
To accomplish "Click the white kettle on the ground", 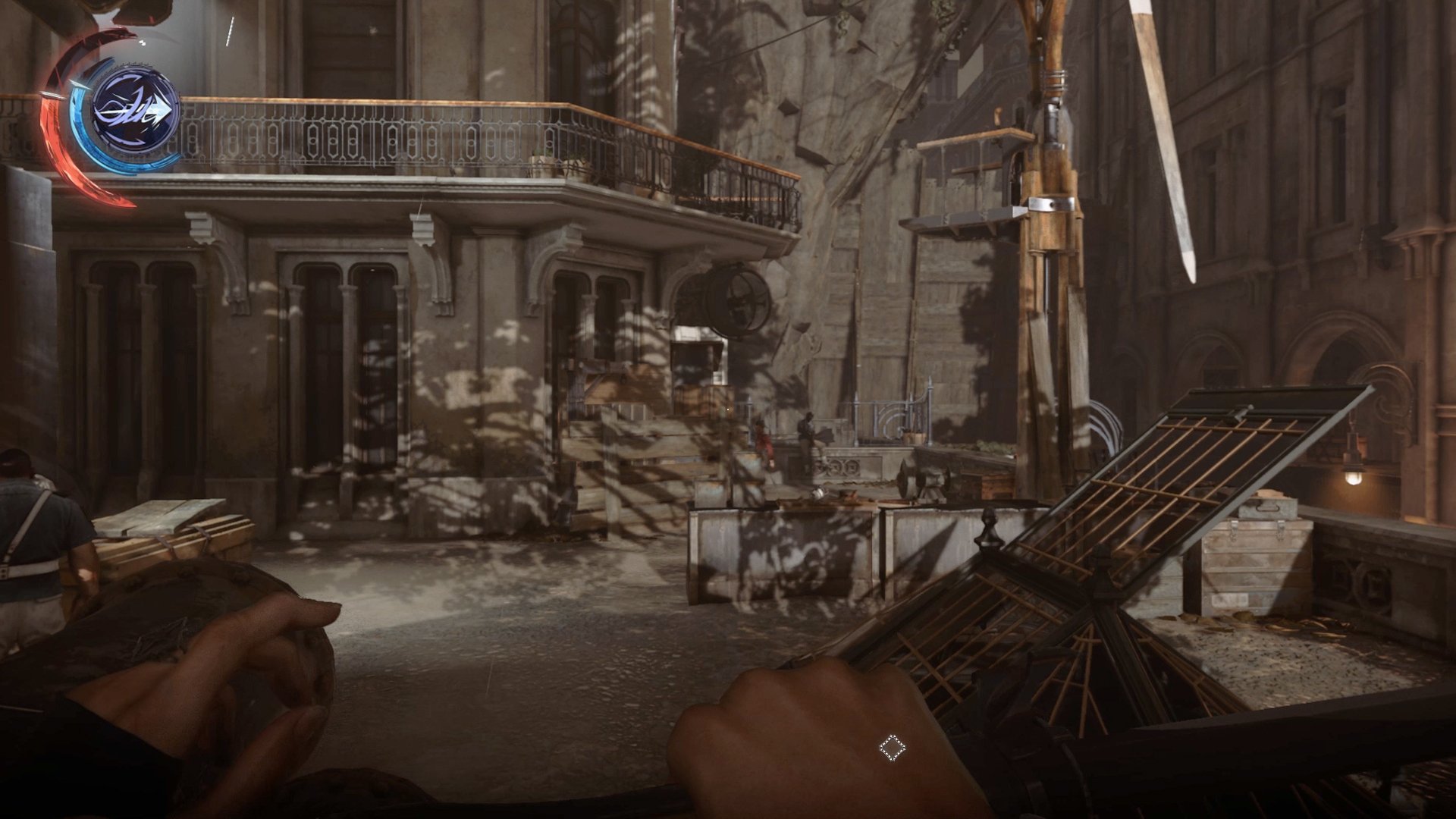I will [819, 494].
